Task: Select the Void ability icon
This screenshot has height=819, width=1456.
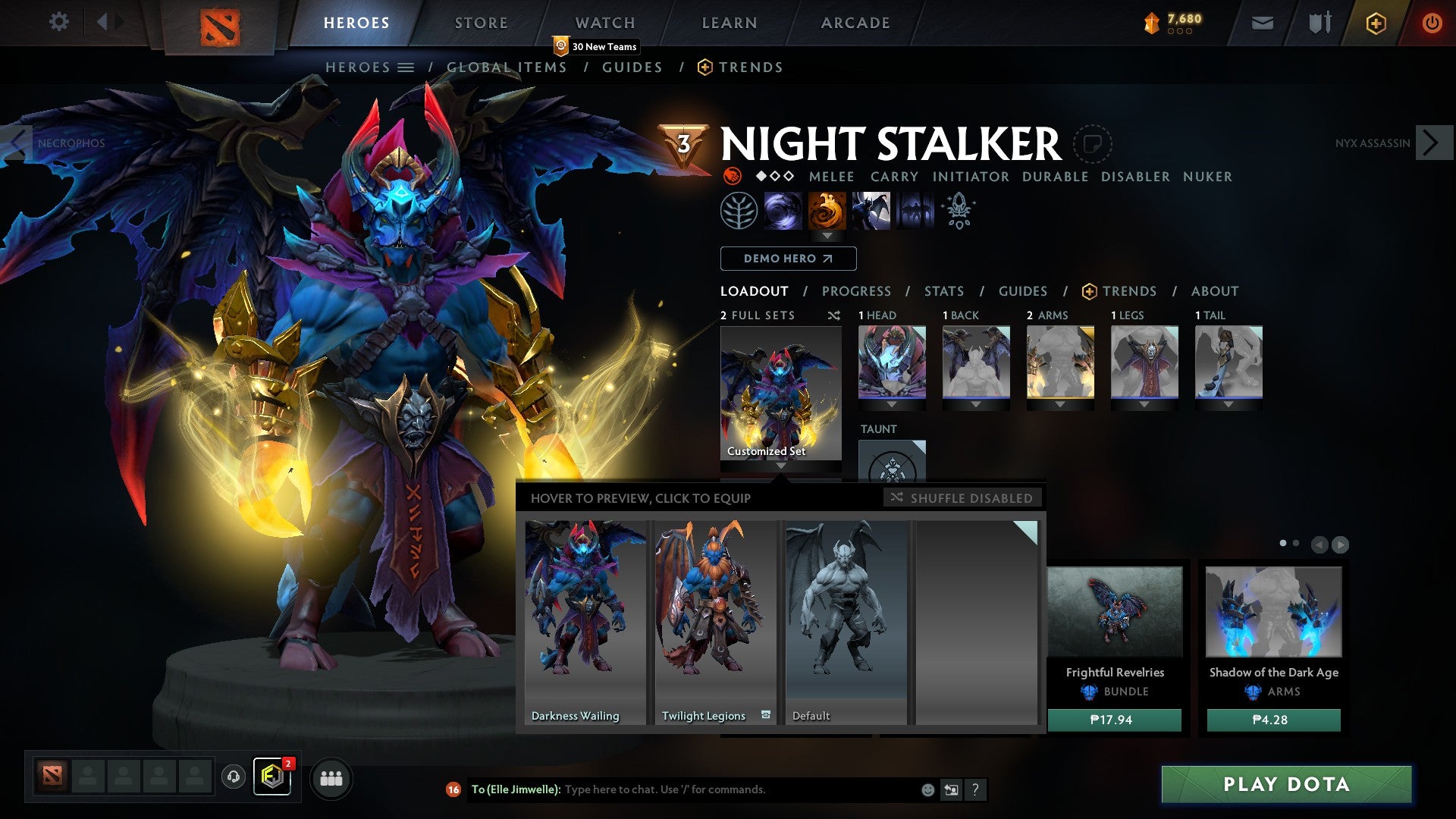Action: [x=785, y=211]
